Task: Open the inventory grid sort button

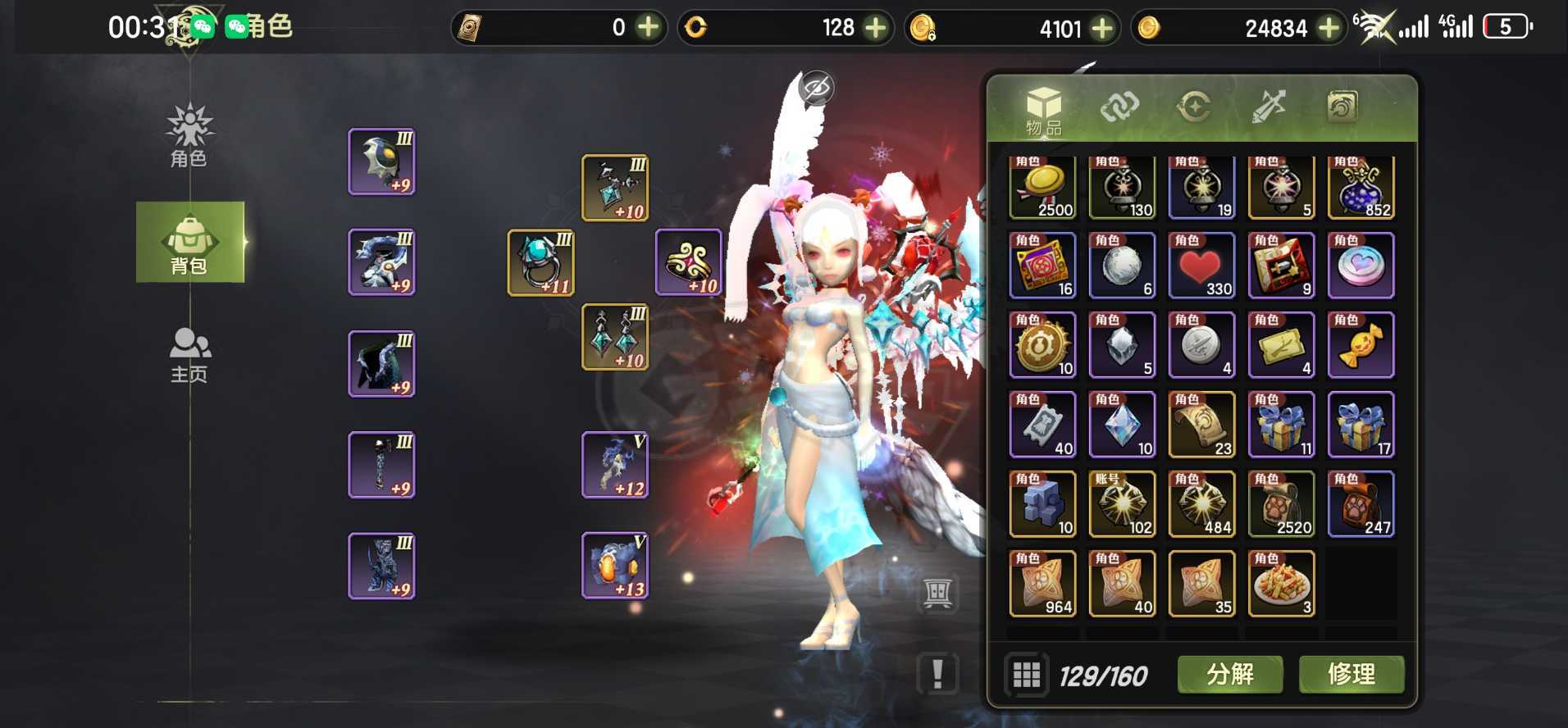Action: 1026,676
